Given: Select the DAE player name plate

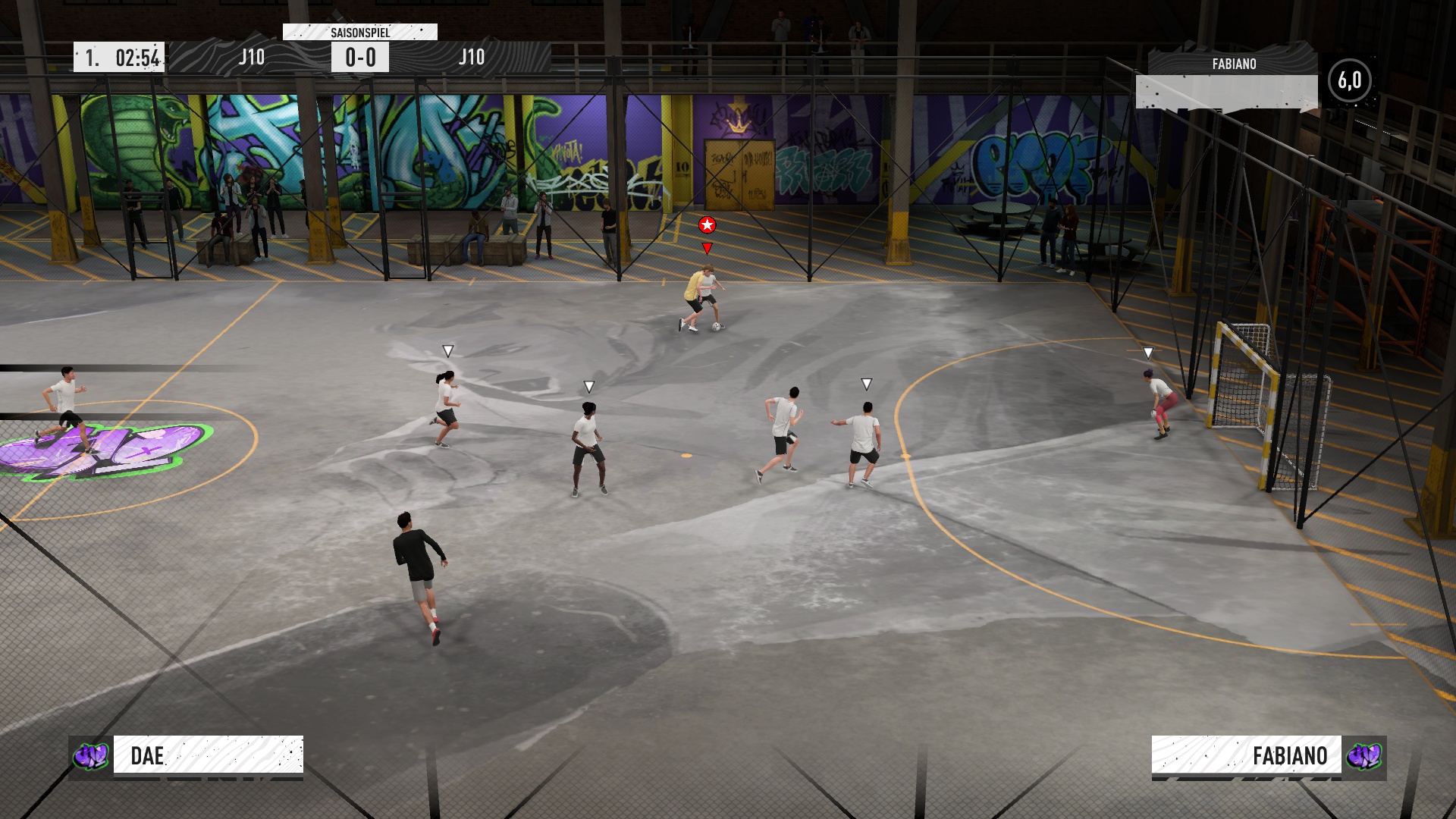Looking at the screenshot, I should coord(208,755).
